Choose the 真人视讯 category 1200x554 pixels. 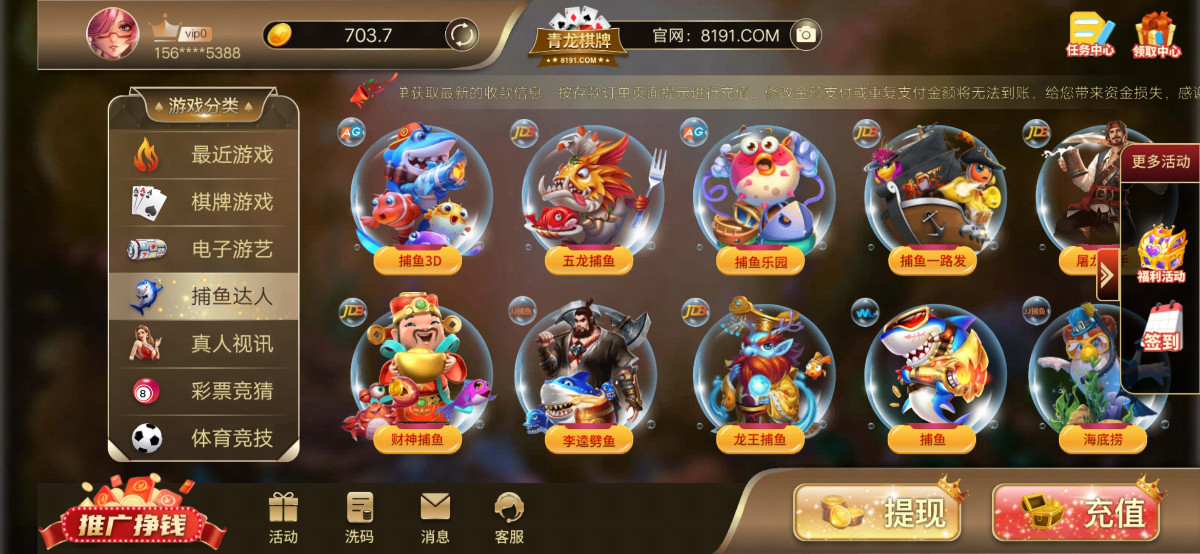205,343
